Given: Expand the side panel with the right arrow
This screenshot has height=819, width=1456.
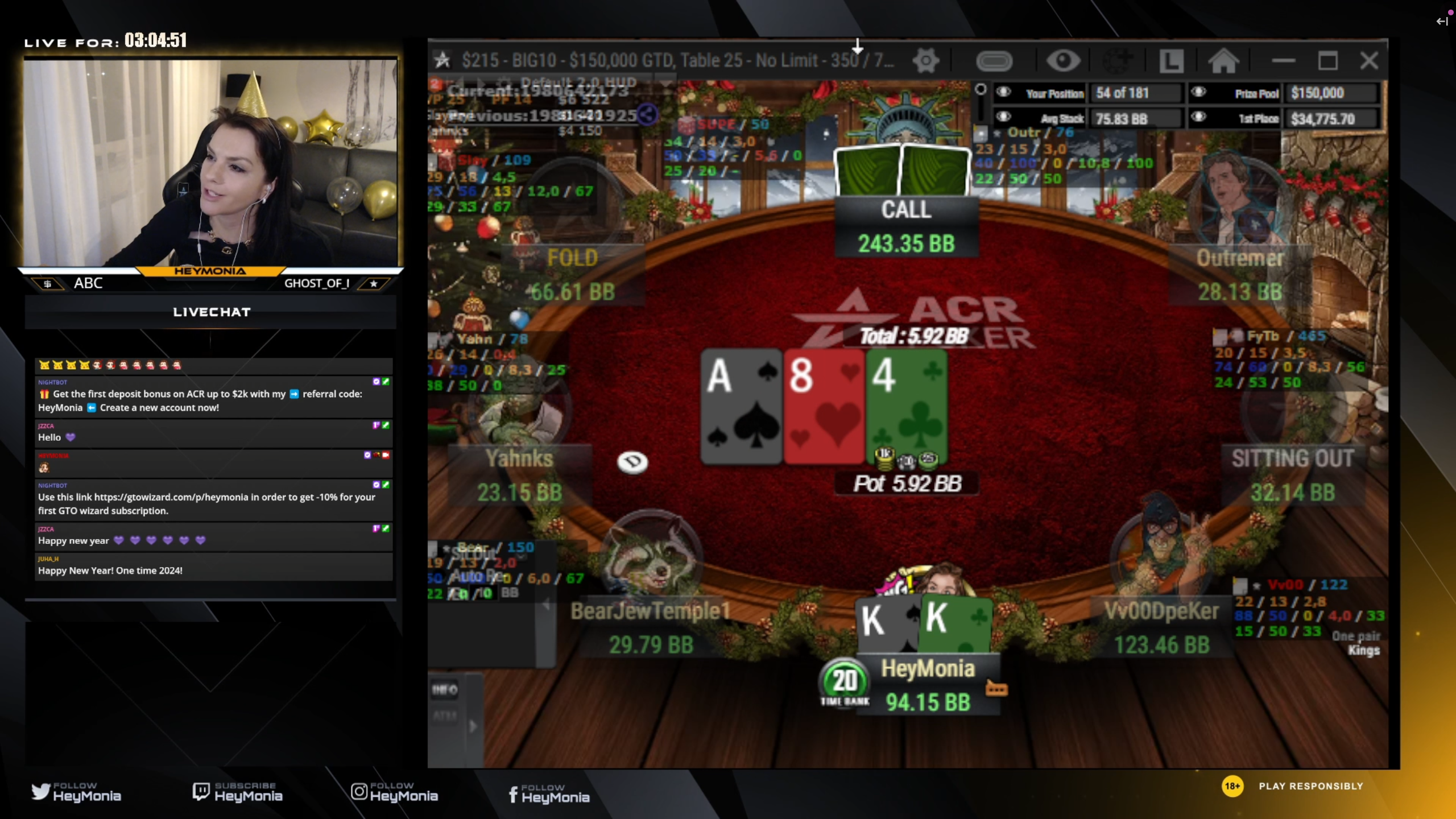Looking at the screenshot, I should (x=473, y=726).
